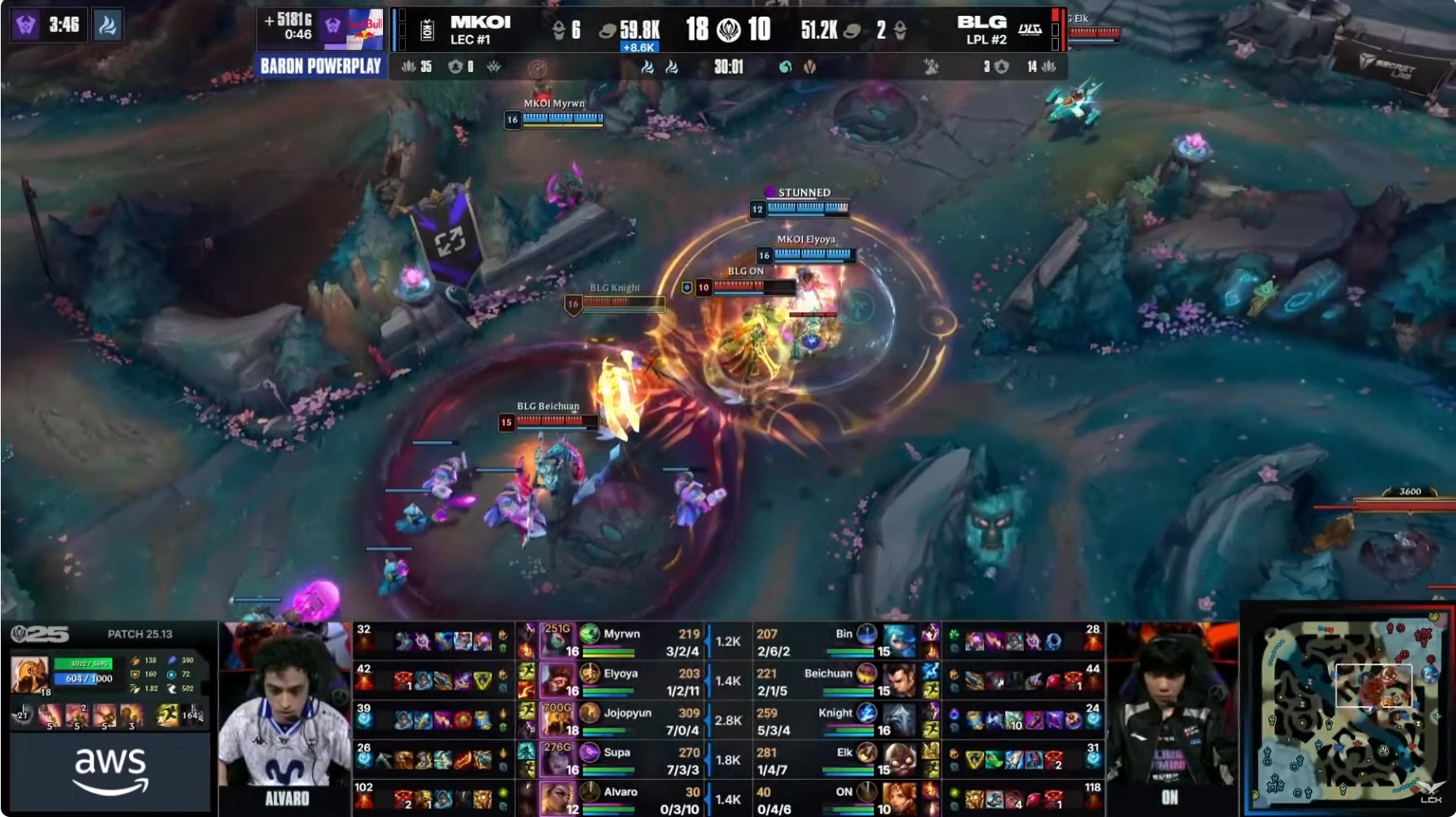Select Myrwn's scoreboard row
The height and width of the screenshot is (817, 1456).
tap(622, 641)
